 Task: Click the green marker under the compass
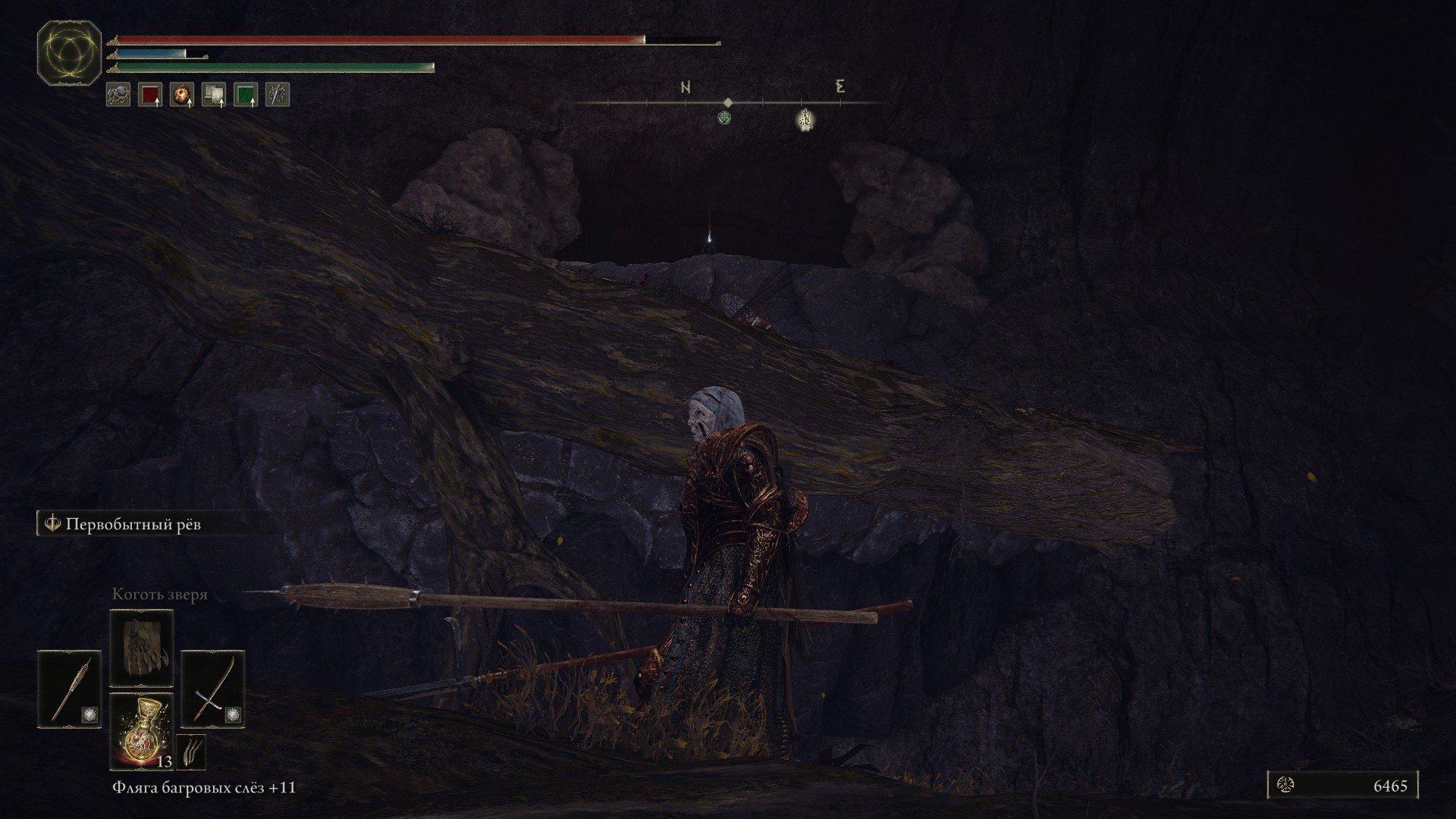(x=725, y=118)
